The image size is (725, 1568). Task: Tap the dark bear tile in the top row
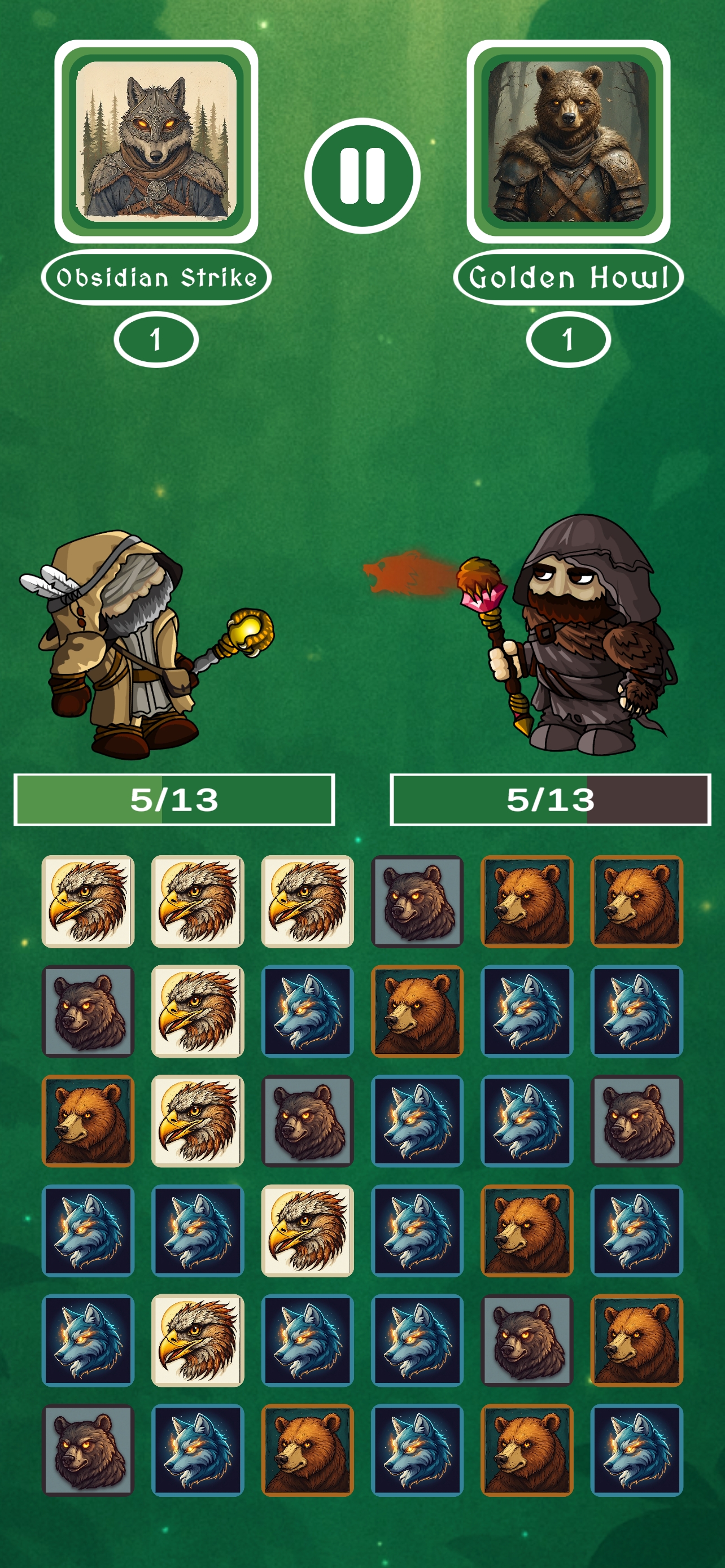point(417,901)
